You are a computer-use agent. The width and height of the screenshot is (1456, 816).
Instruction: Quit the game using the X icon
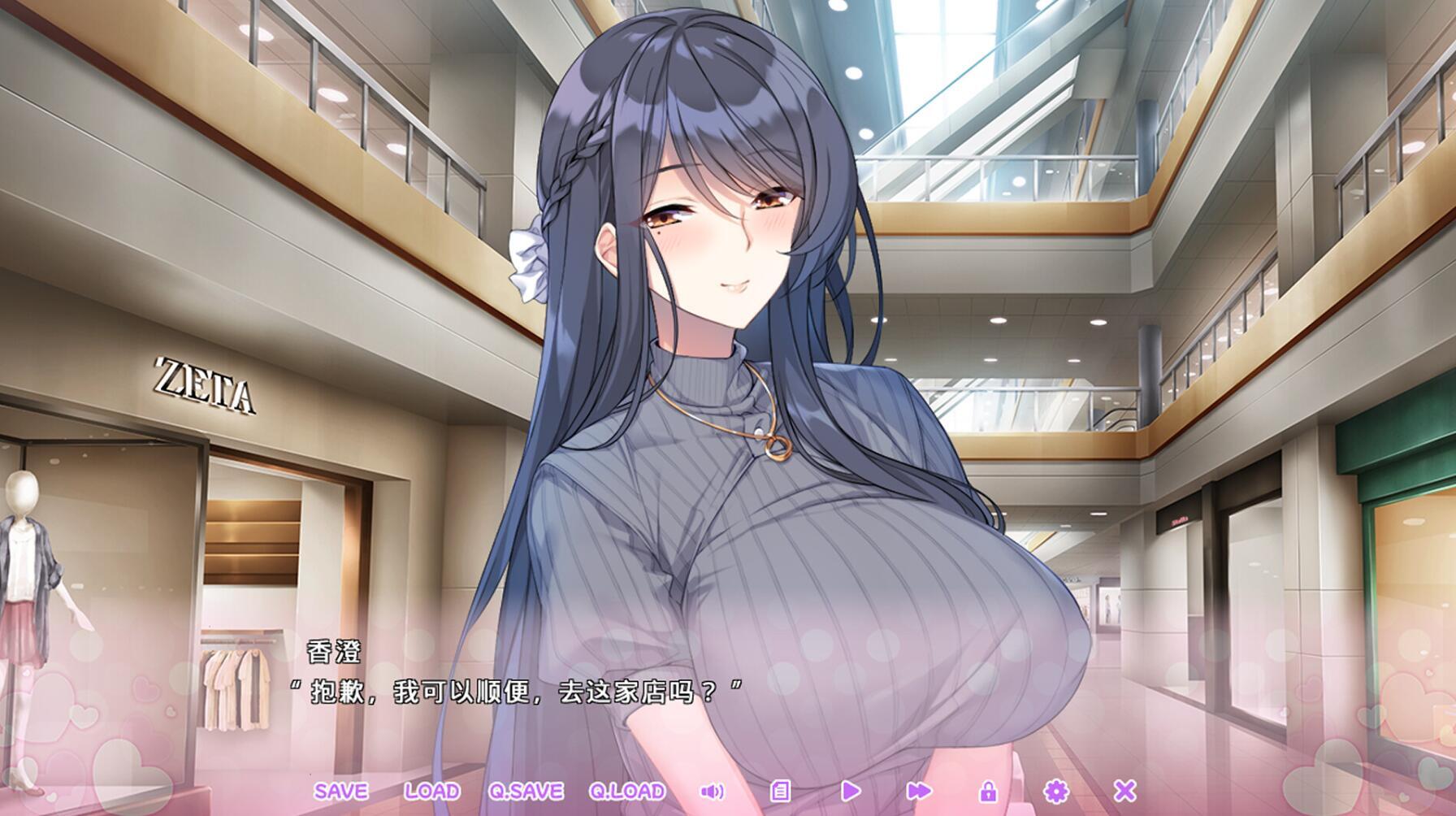tap(1124, 790)
